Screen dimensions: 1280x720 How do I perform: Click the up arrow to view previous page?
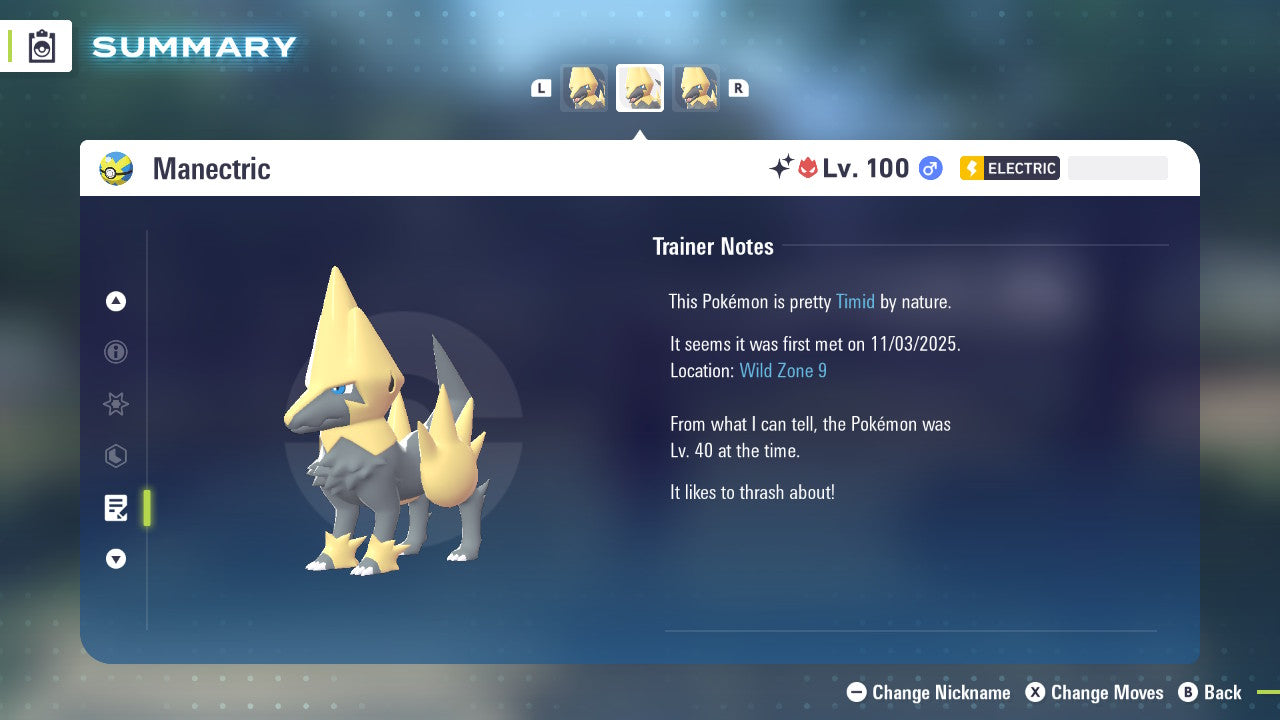point(115,300)
